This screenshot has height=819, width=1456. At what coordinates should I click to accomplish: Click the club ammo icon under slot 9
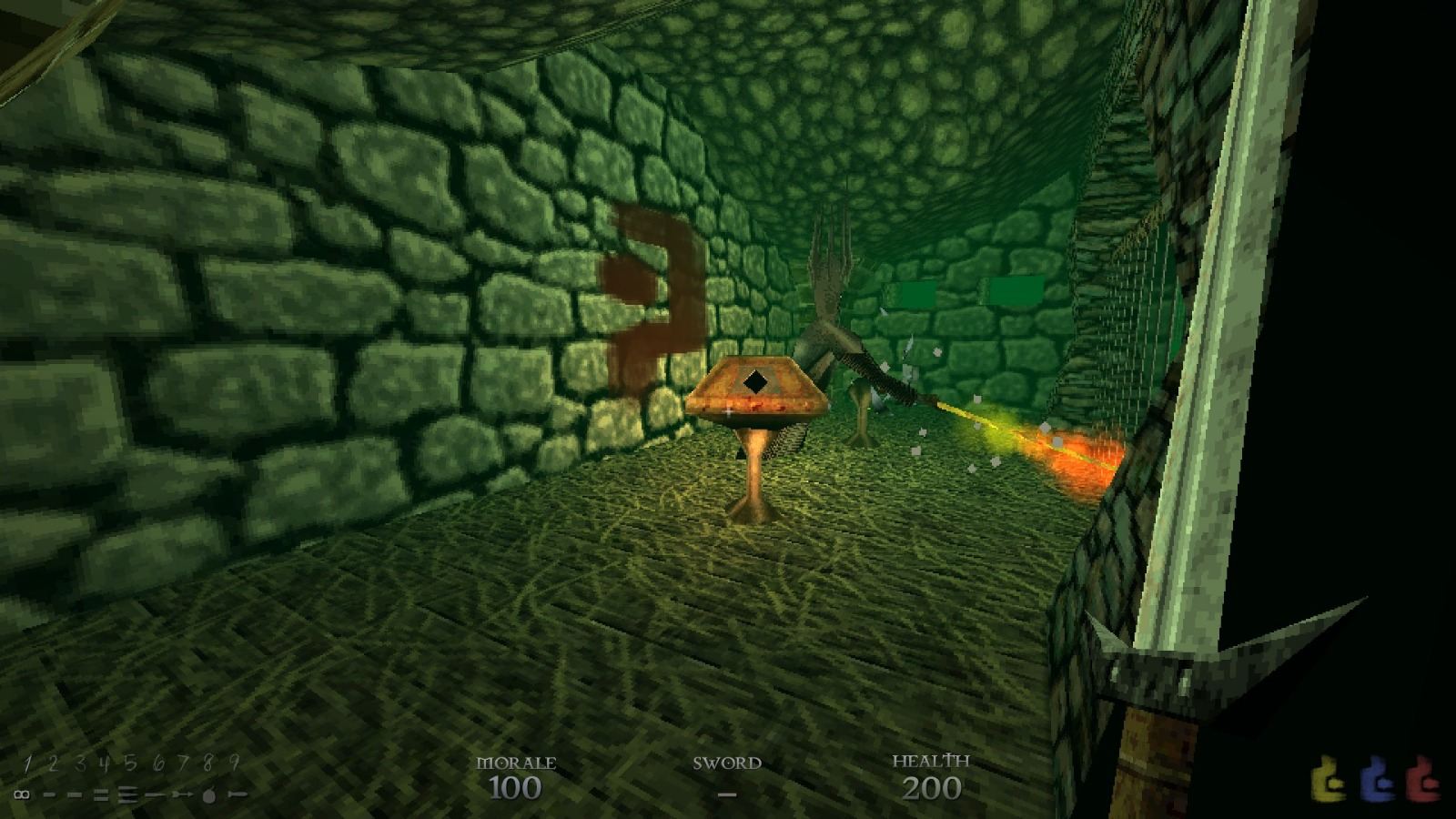coord(235,794)
